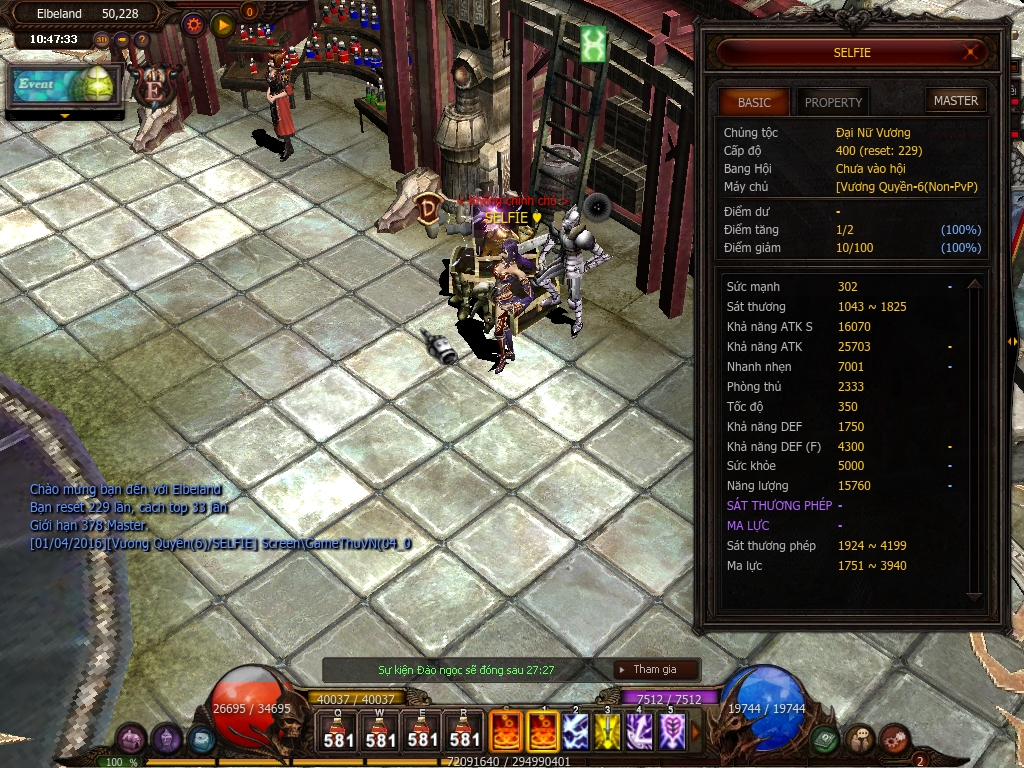
Task: Open the question mark help icon
Action: click(142, 40)
